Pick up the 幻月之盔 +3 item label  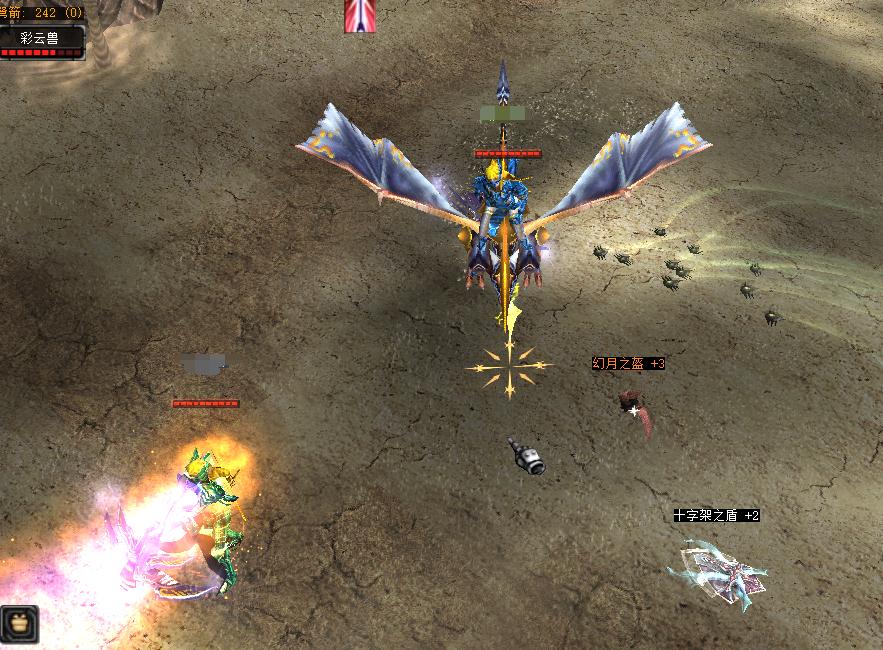(628, 364)
